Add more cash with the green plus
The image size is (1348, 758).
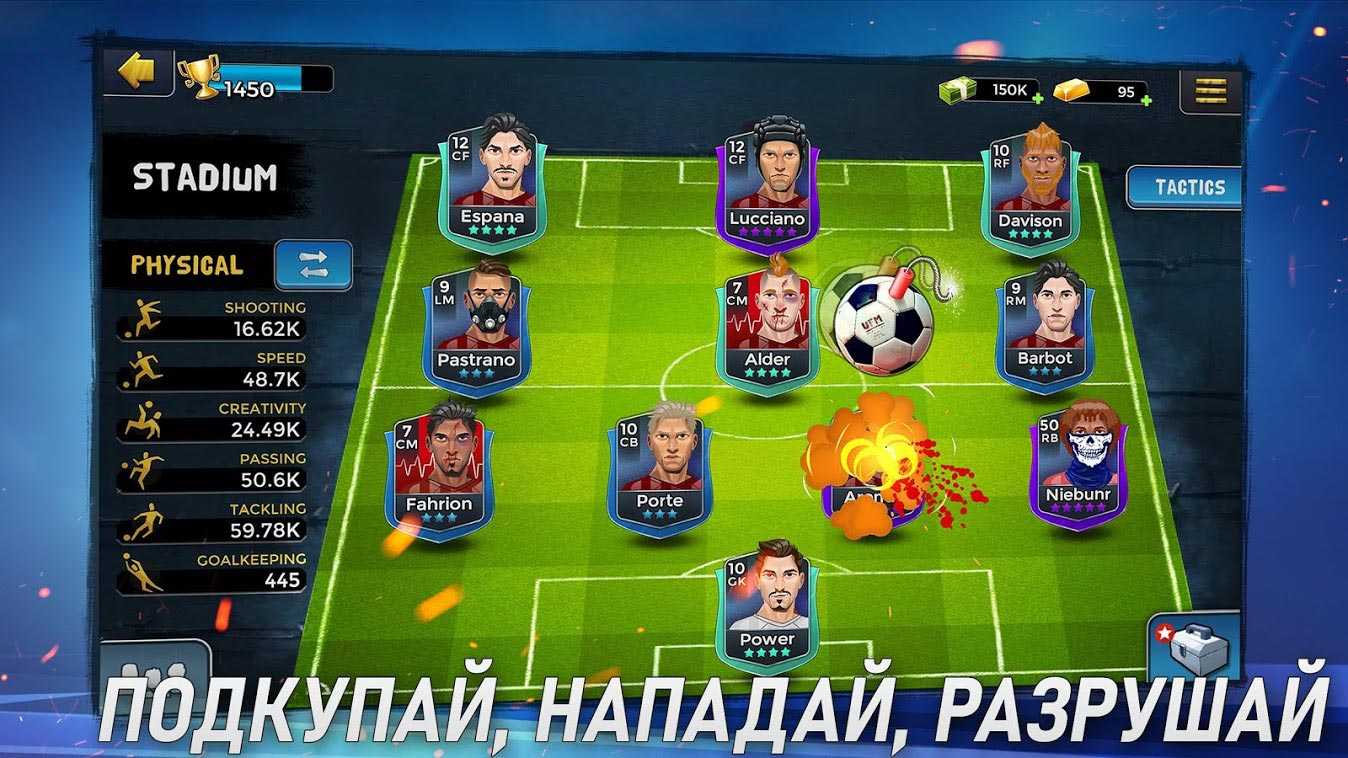tap(1038, 99)
